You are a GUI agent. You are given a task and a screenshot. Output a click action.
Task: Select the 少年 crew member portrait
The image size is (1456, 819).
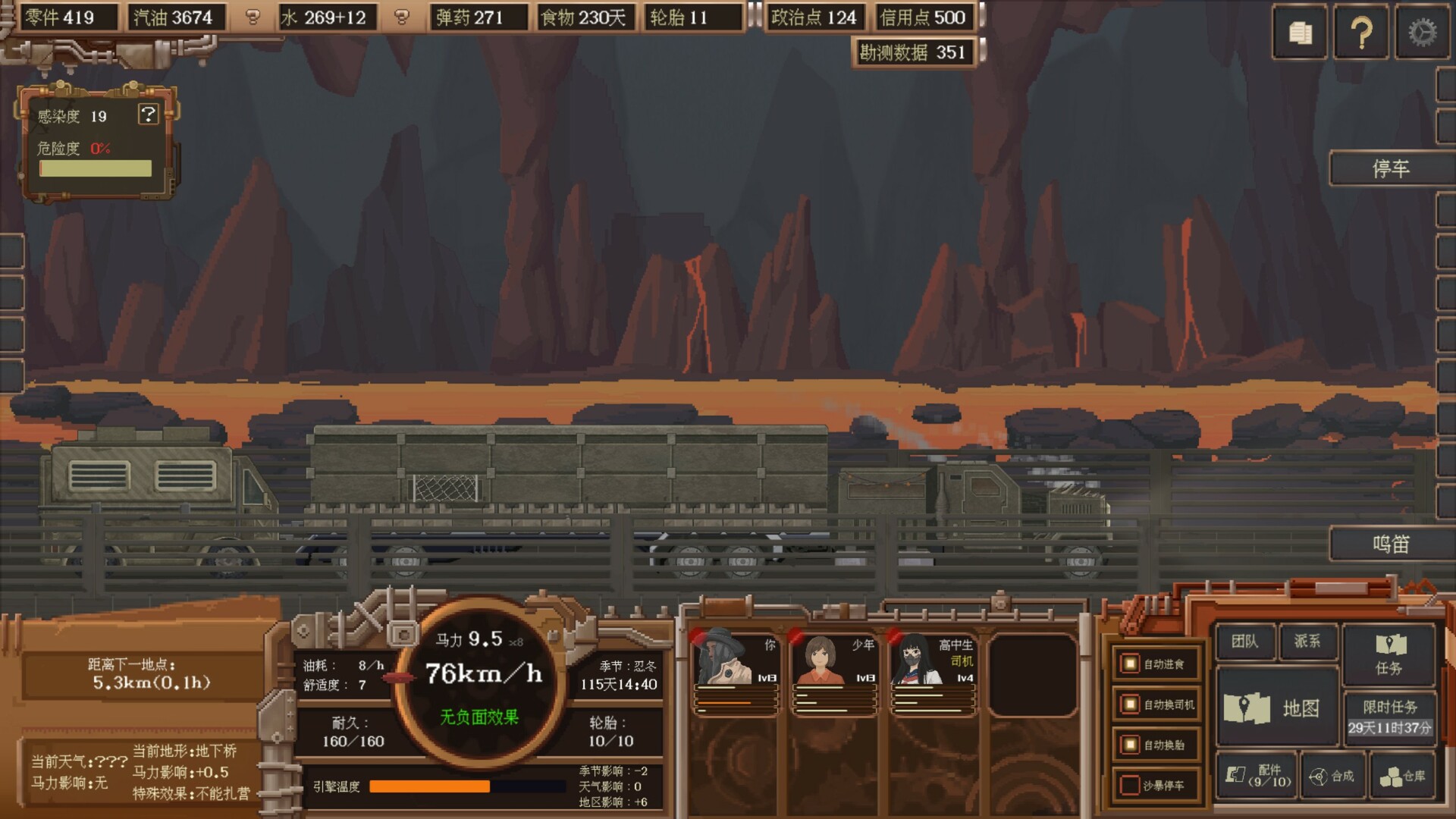click(x=834, y=671)
